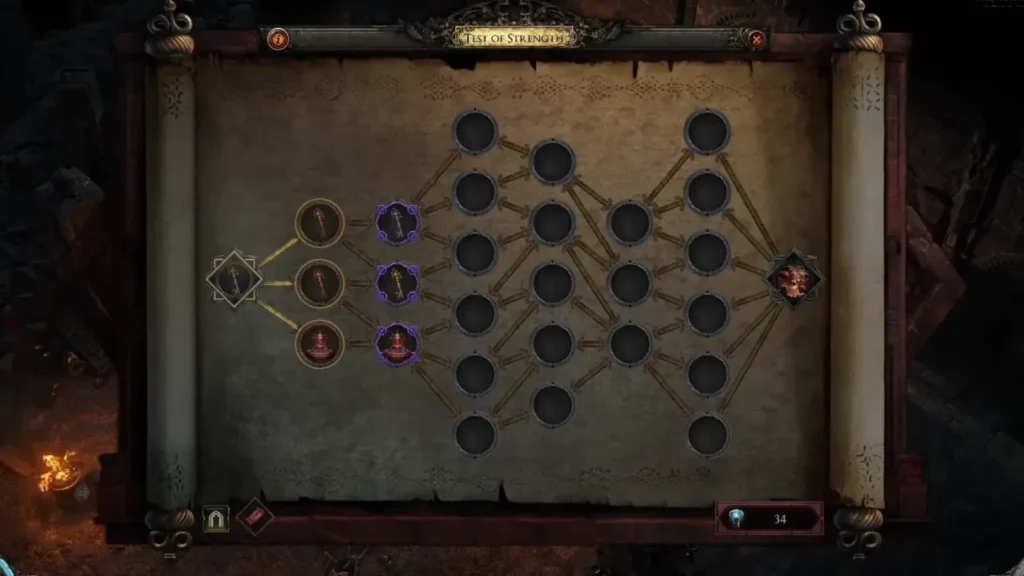
Task: Open the red diamond relic icon
Action: [x=255, y=516]
